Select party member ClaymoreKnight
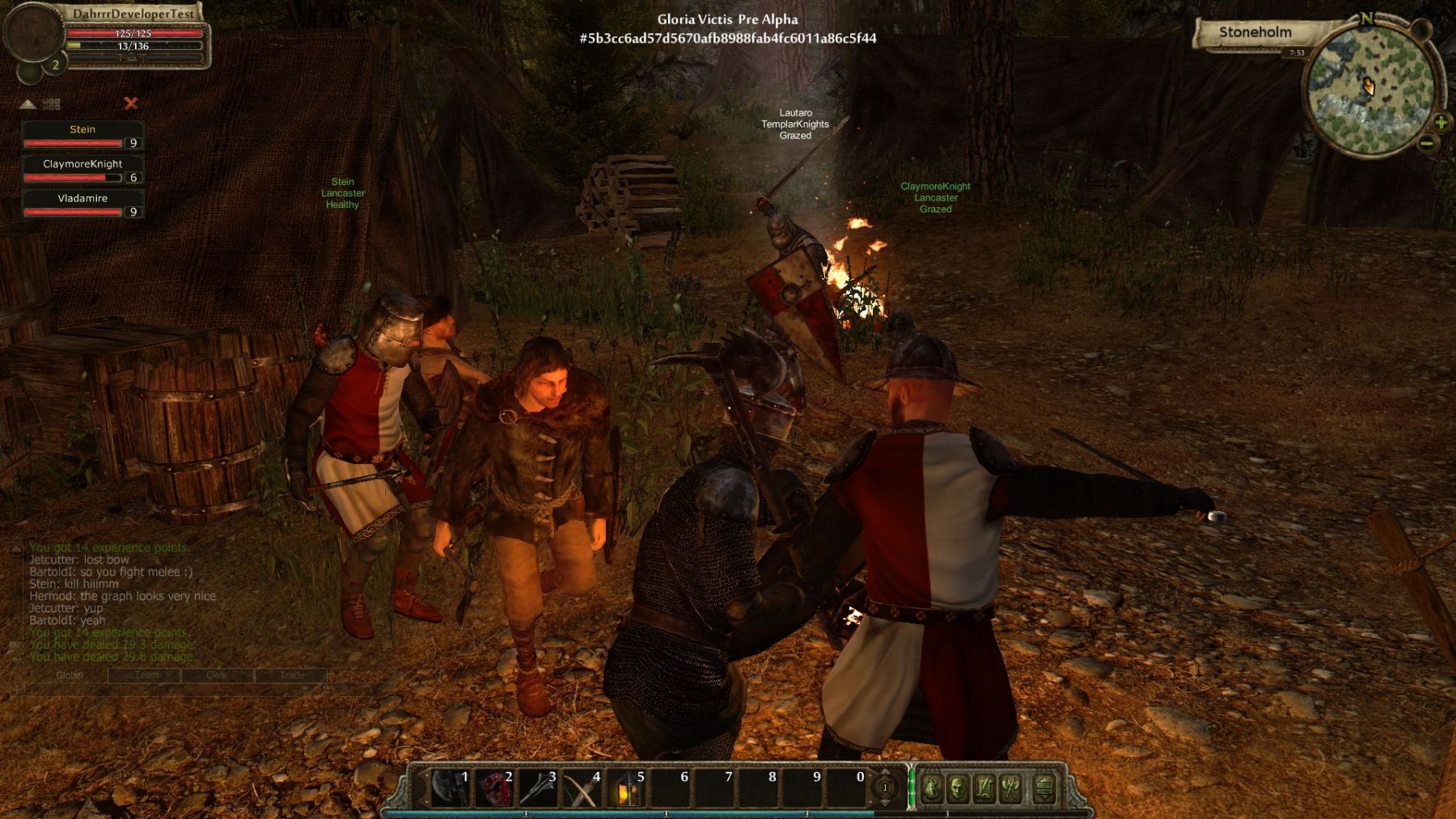 (83, 170)
